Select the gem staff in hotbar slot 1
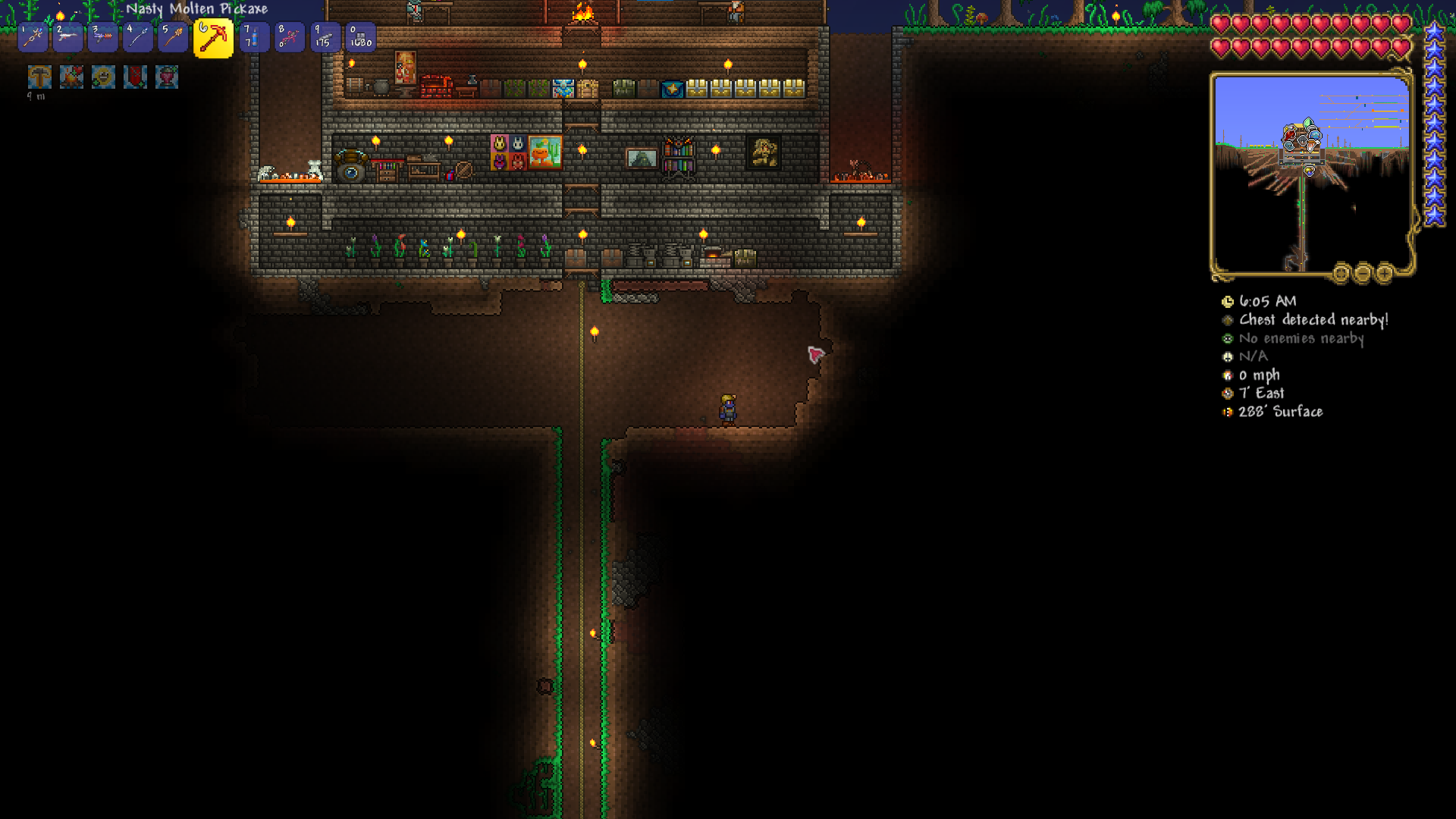Image resolution: width=1456 pixels, height=819 pixels. click(x=33, y=37)
